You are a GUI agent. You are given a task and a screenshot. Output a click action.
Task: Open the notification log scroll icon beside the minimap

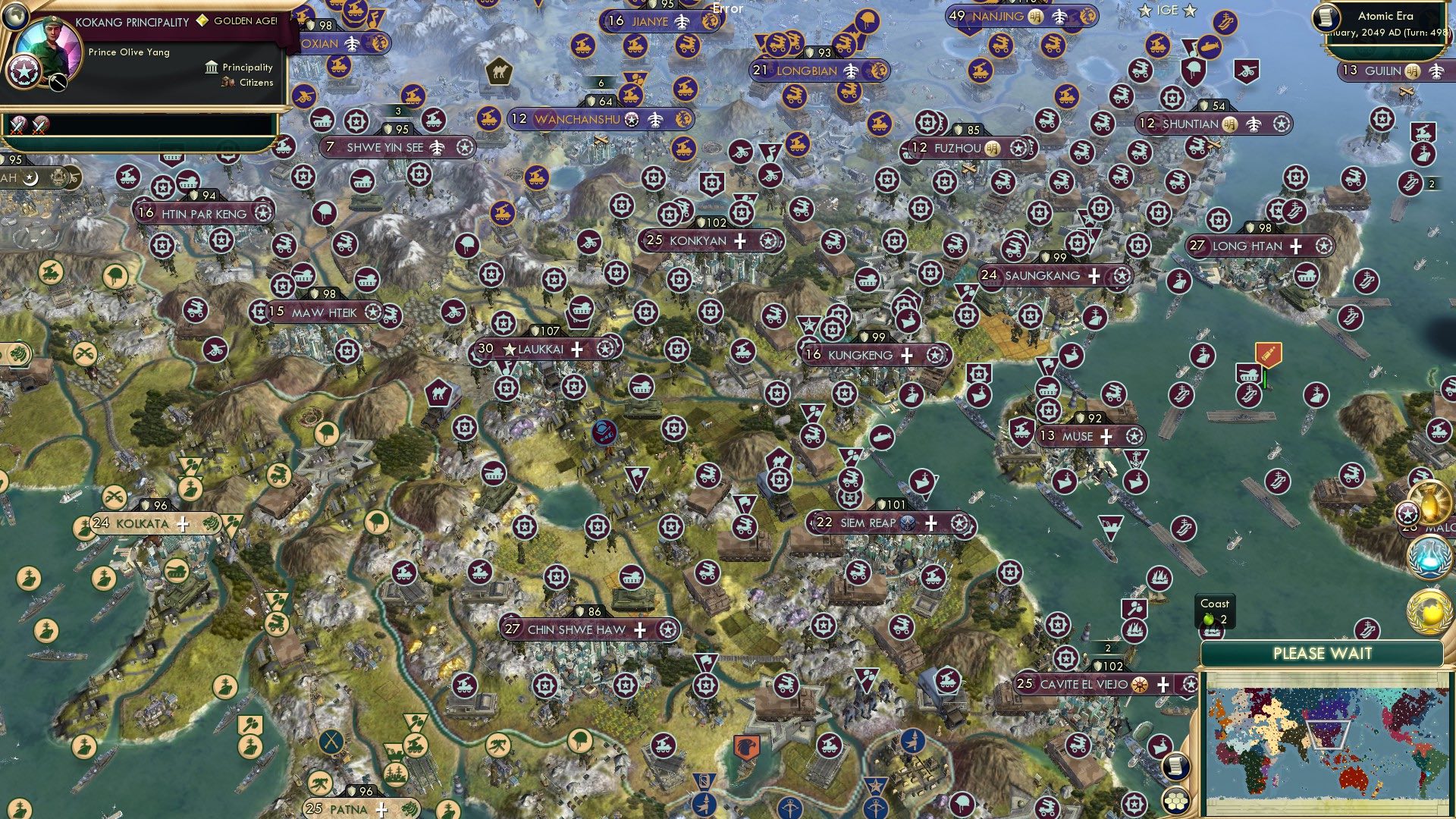pyautogui.click(x=1178, y=767)
